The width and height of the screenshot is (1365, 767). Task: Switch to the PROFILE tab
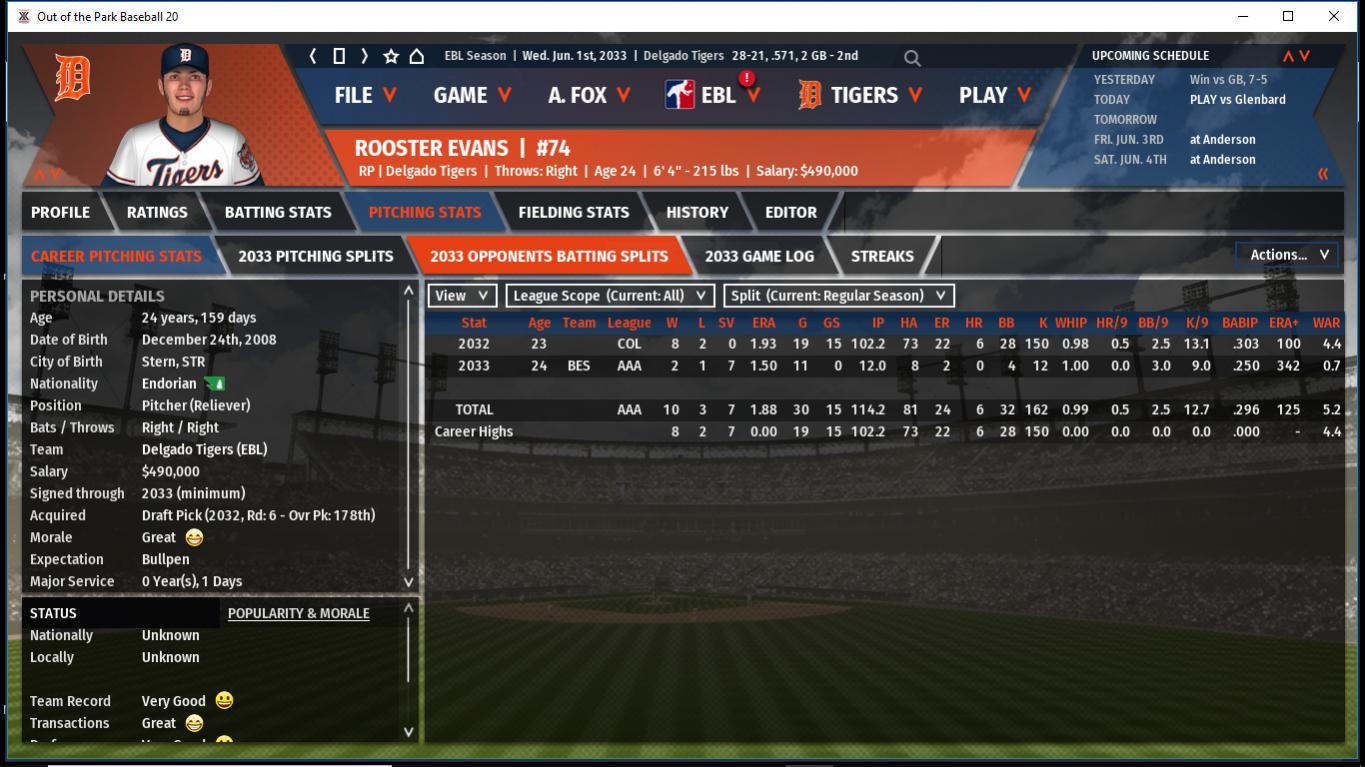tap(60, 212)
